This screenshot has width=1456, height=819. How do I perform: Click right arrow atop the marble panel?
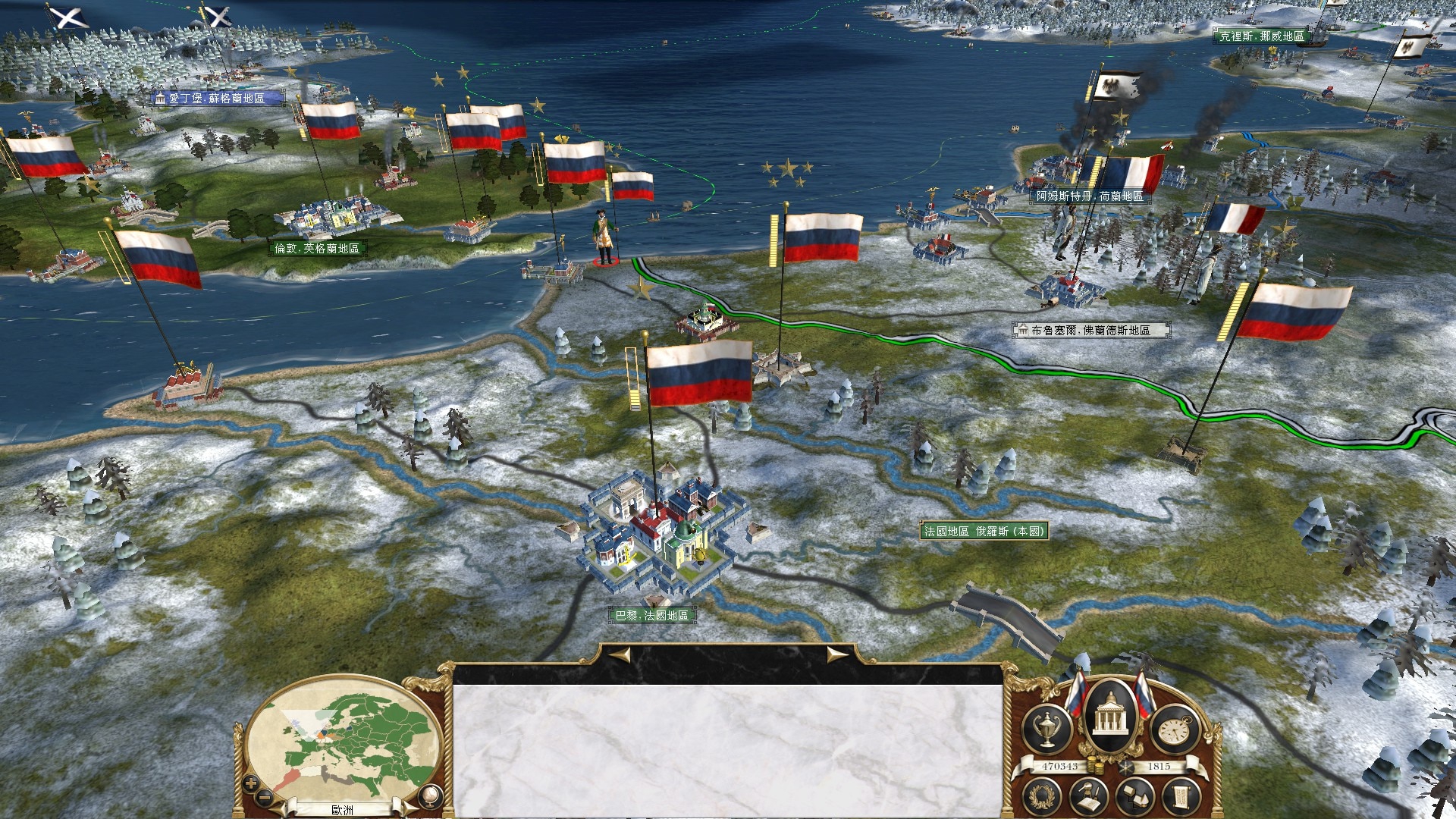click(x=836, y=655)
